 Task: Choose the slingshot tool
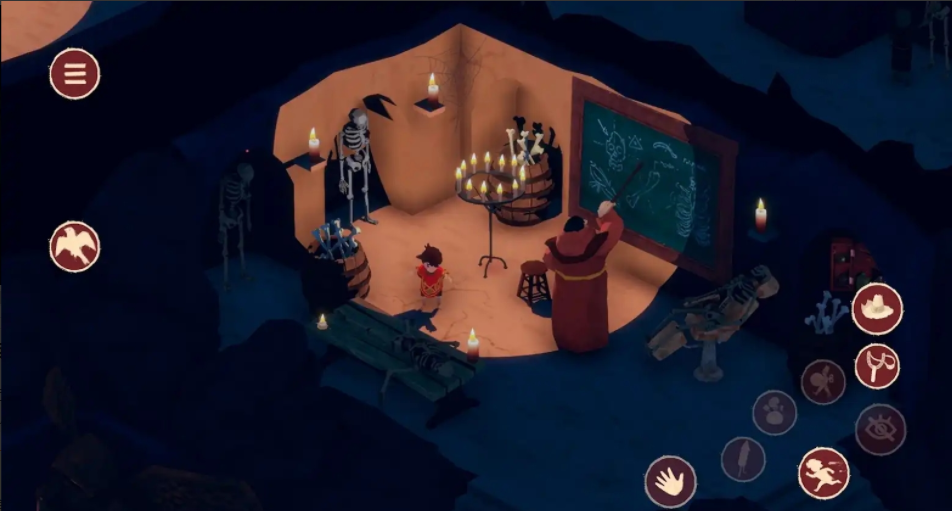(x=877, y=366)
